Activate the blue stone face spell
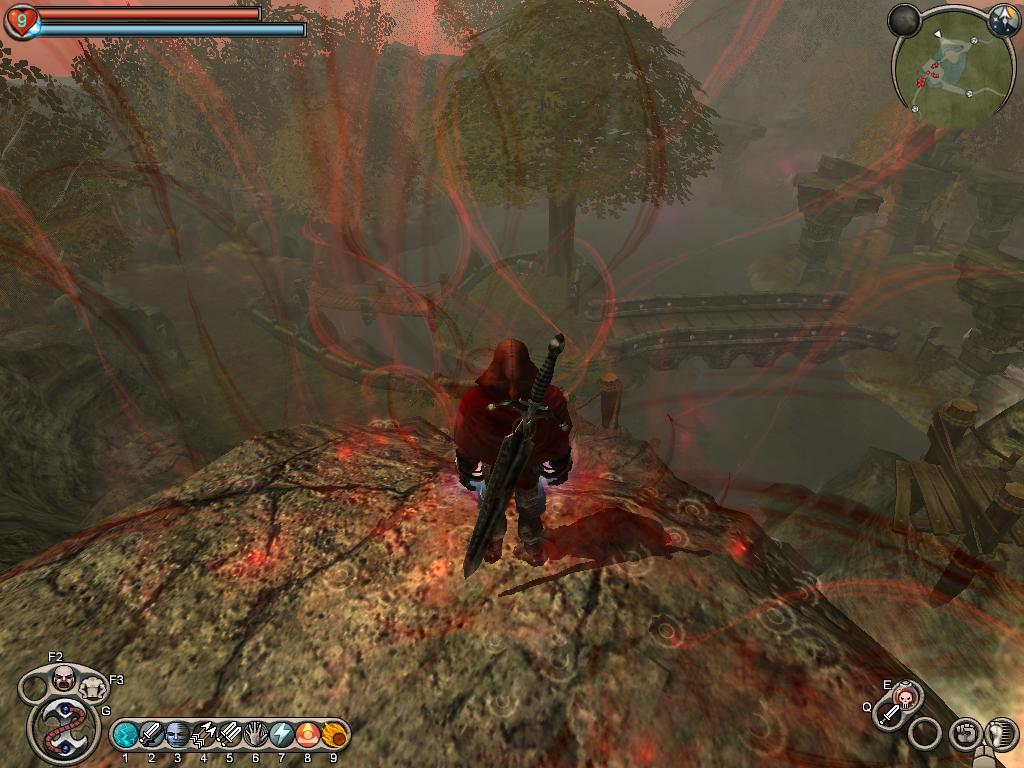Screen dimensions: 1024x768 tap(177, 735)
